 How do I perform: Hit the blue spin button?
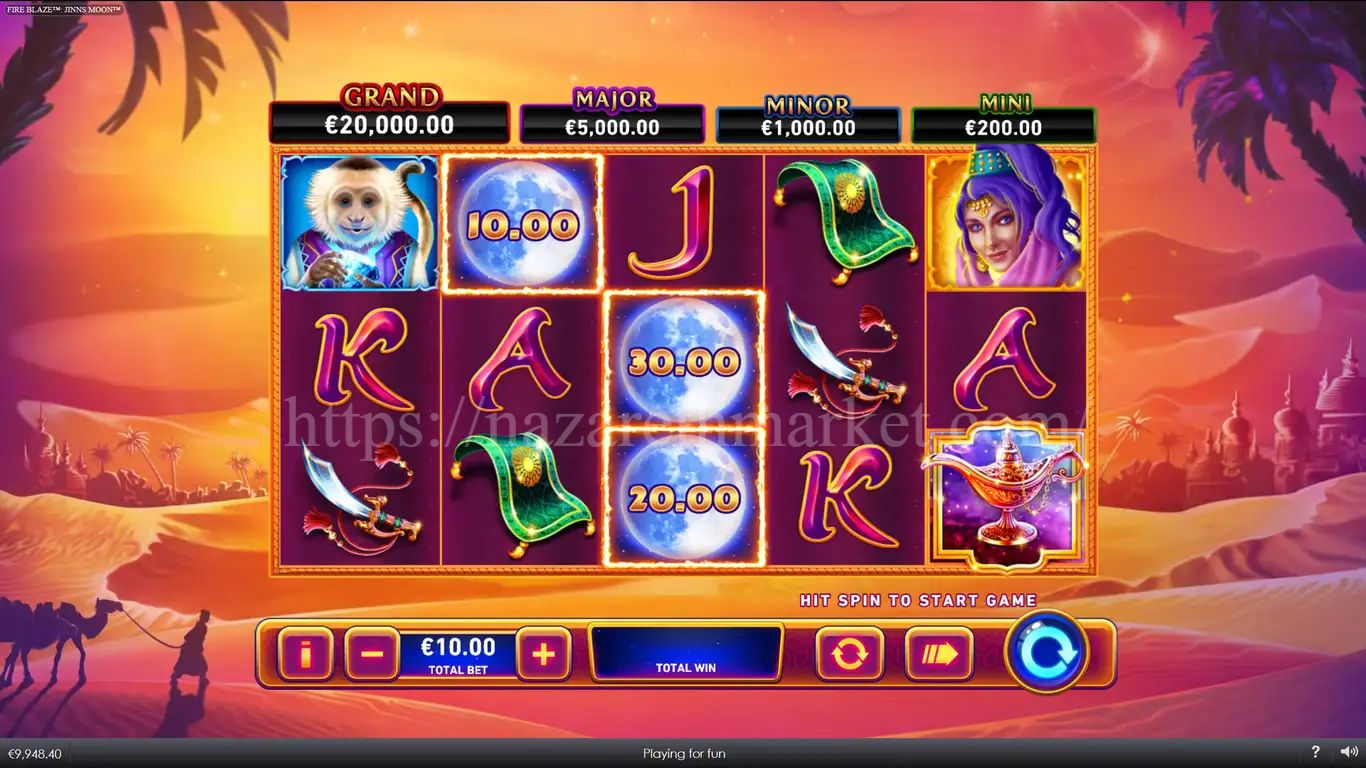[1046, 652]
